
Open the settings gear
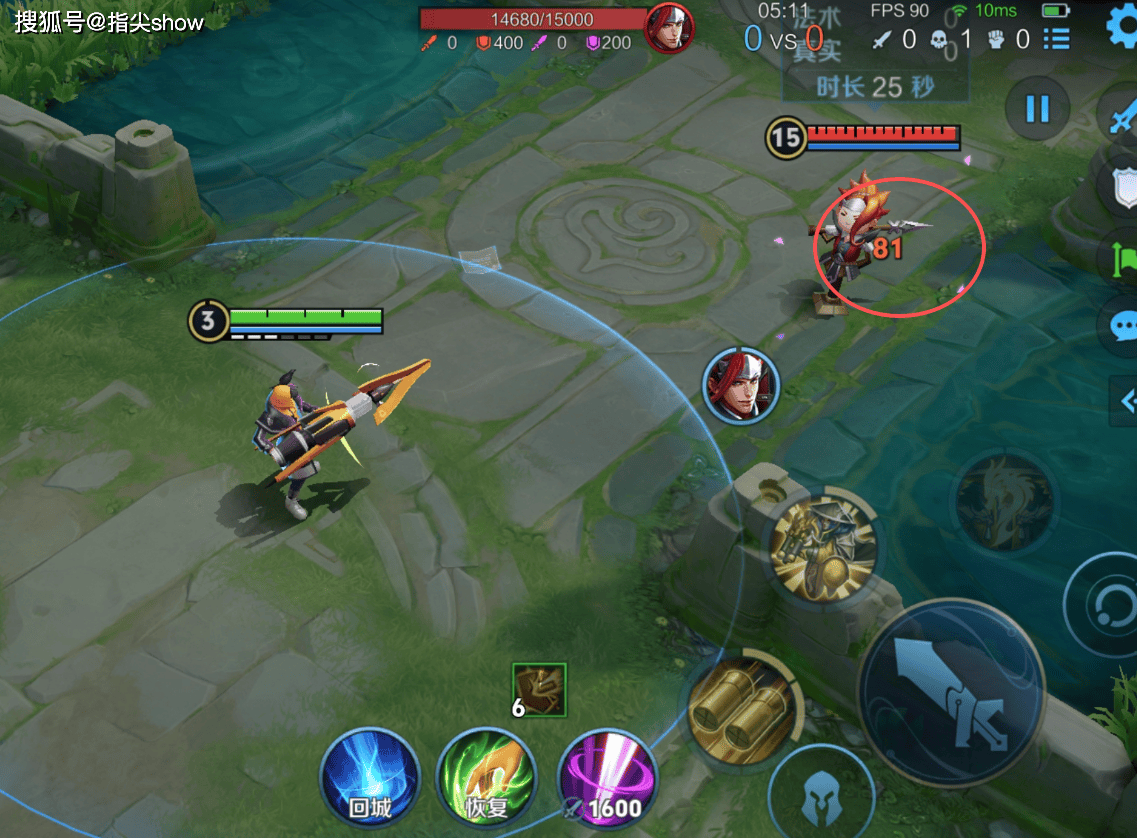pyautogui.click(x=1122, y=27)
